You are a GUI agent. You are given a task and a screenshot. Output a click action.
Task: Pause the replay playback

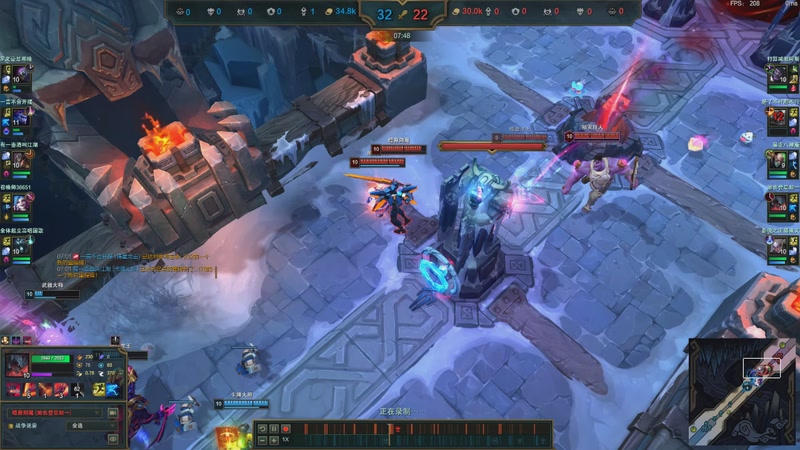[274, 429]
